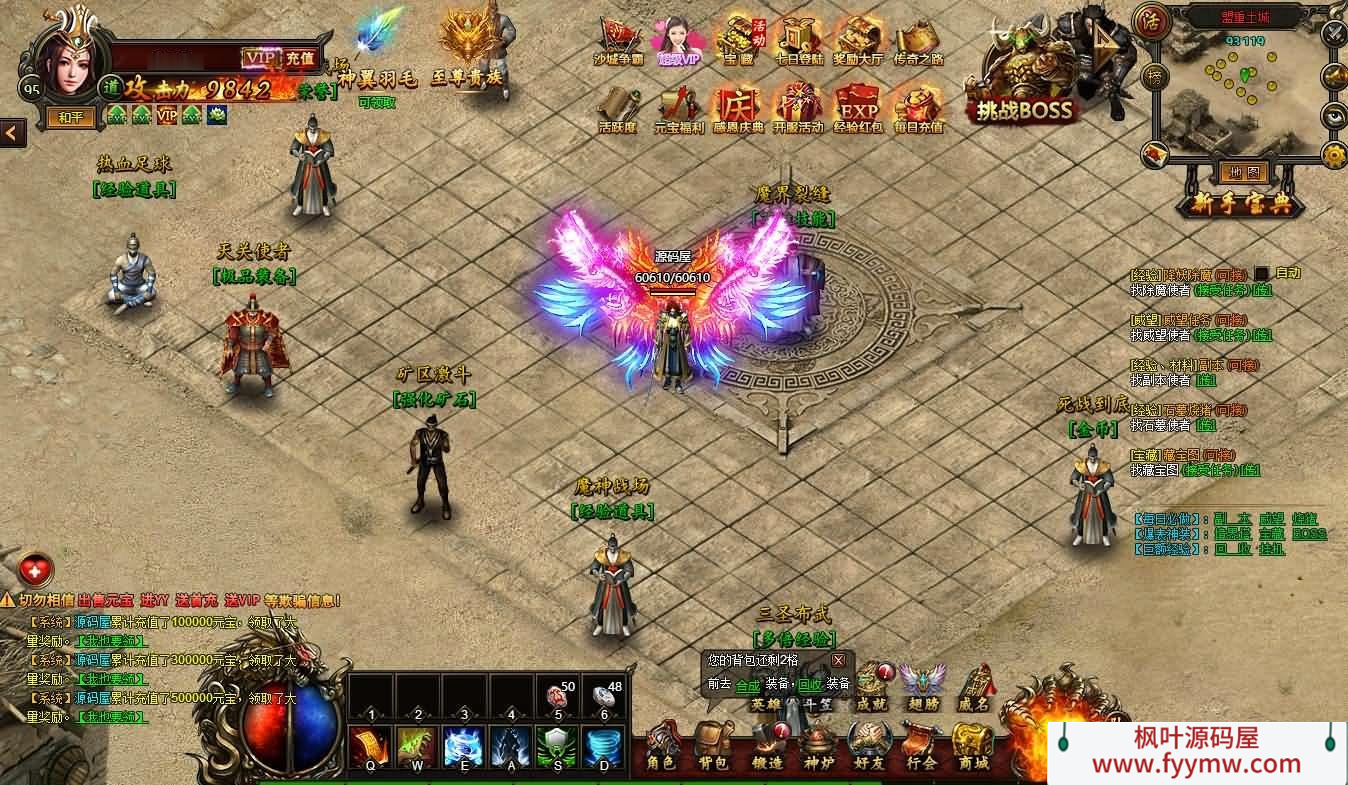Open the 经验红包 EXP red packet event
This screenshot has height=785, width=1348.
pyautogui.click(x=858, y=108)
